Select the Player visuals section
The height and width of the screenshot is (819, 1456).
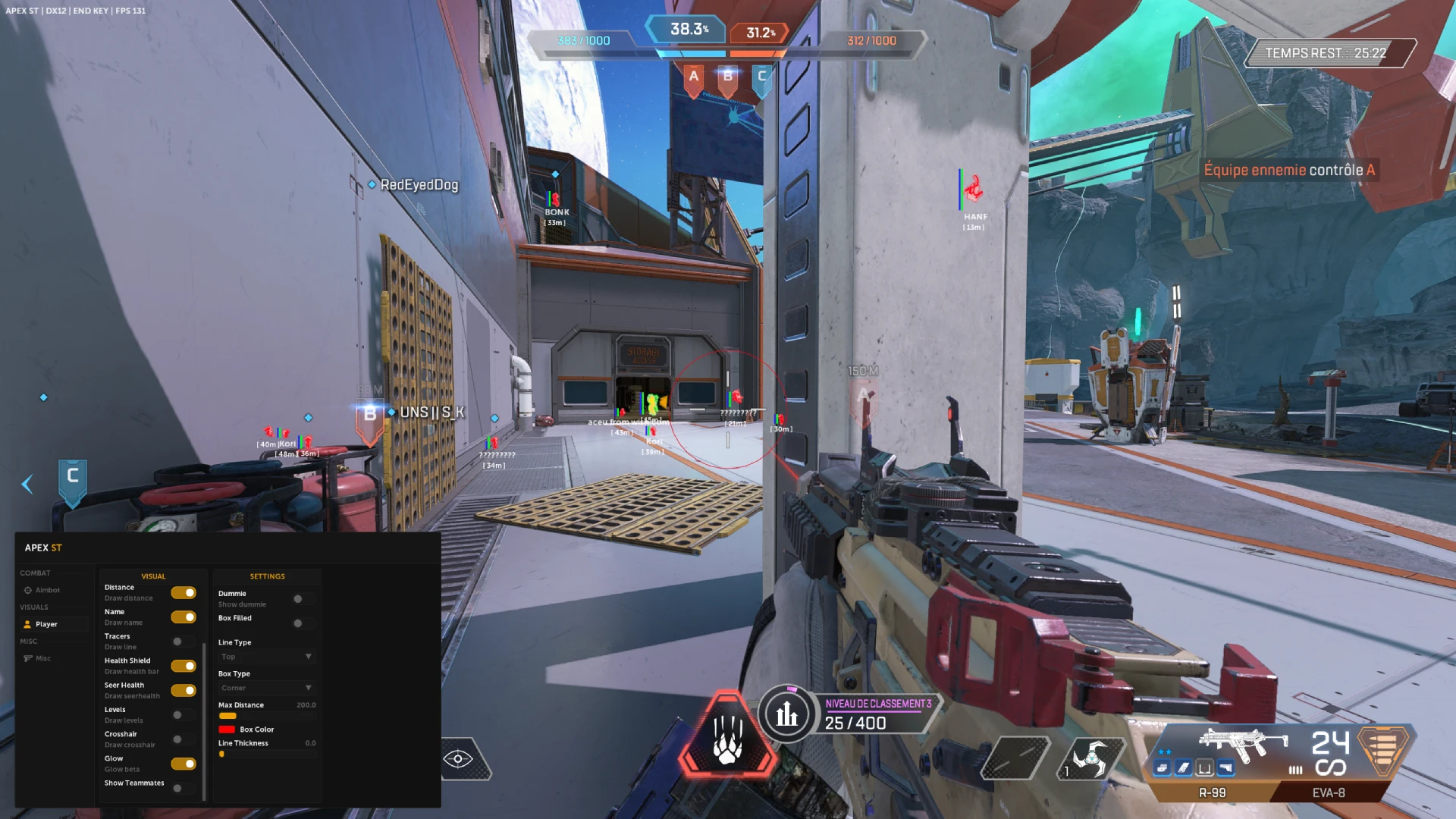coord(46,624)
